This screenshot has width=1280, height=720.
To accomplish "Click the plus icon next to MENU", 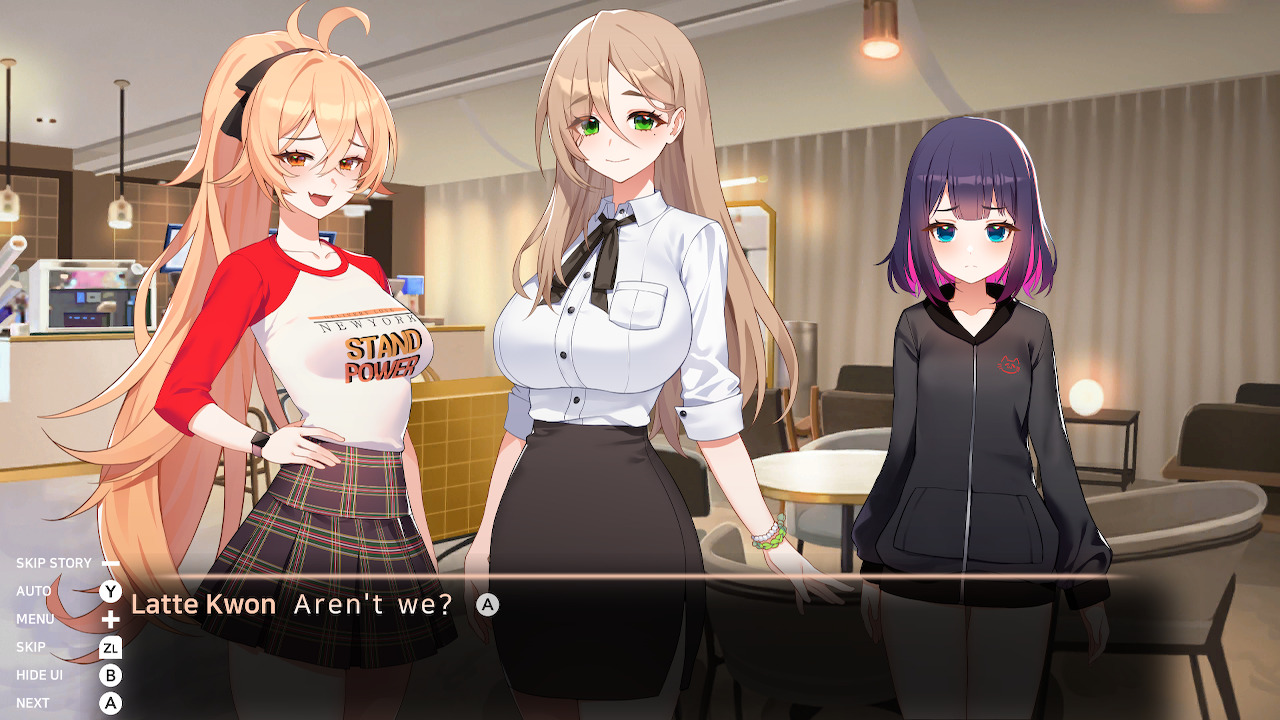I will coord(112,619).
